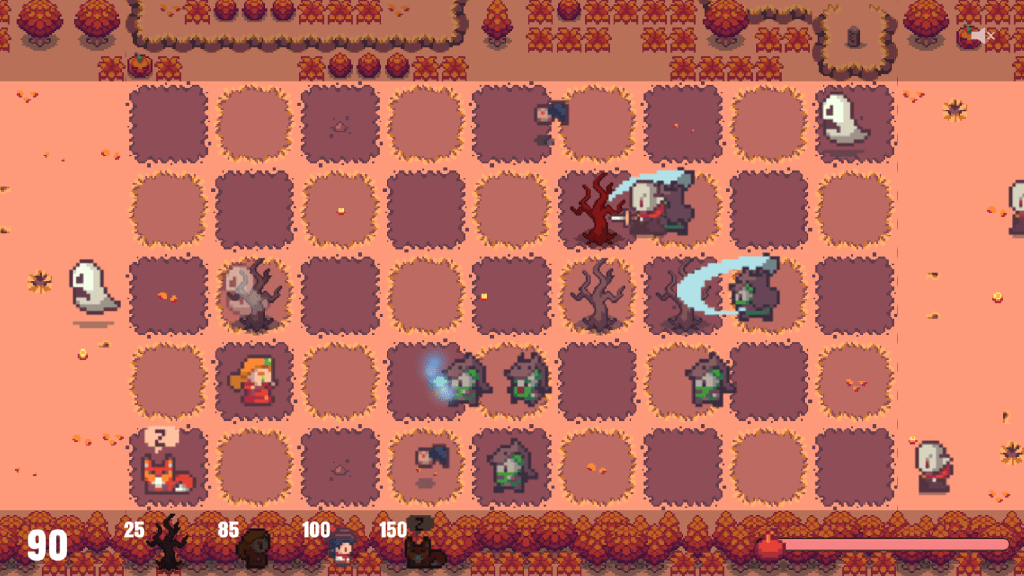
Task: Select the 25-cost dead tree unit
Action: pyautogui.click(x=166, y=543)
